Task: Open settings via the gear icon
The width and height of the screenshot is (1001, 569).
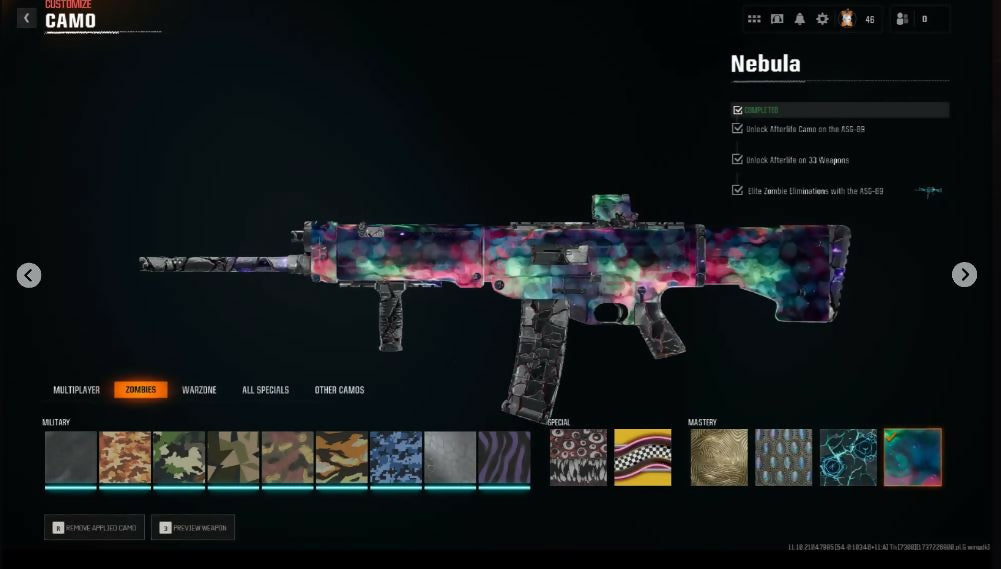Action: click(x=822, y=19)
